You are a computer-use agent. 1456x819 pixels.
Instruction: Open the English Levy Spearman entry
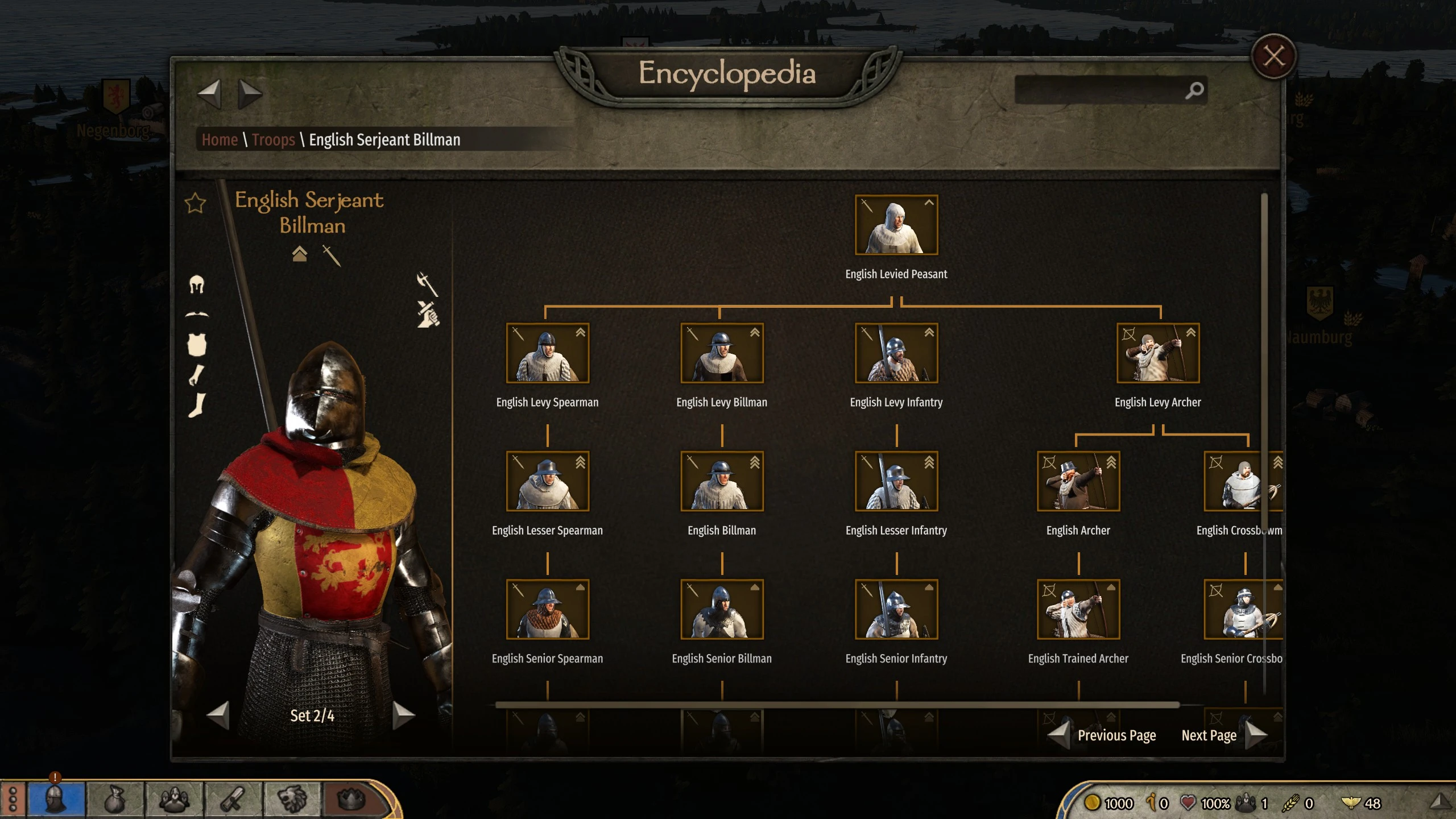(547, 353)
